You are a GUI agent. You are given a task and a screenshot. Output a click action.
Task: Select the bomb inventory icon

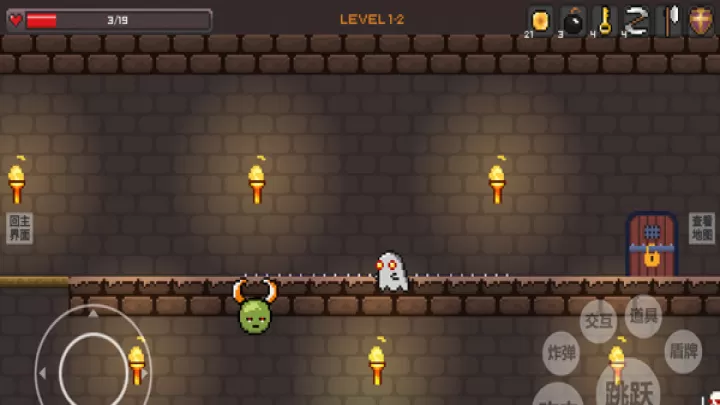pyautogui.click(x=573, y=20)
